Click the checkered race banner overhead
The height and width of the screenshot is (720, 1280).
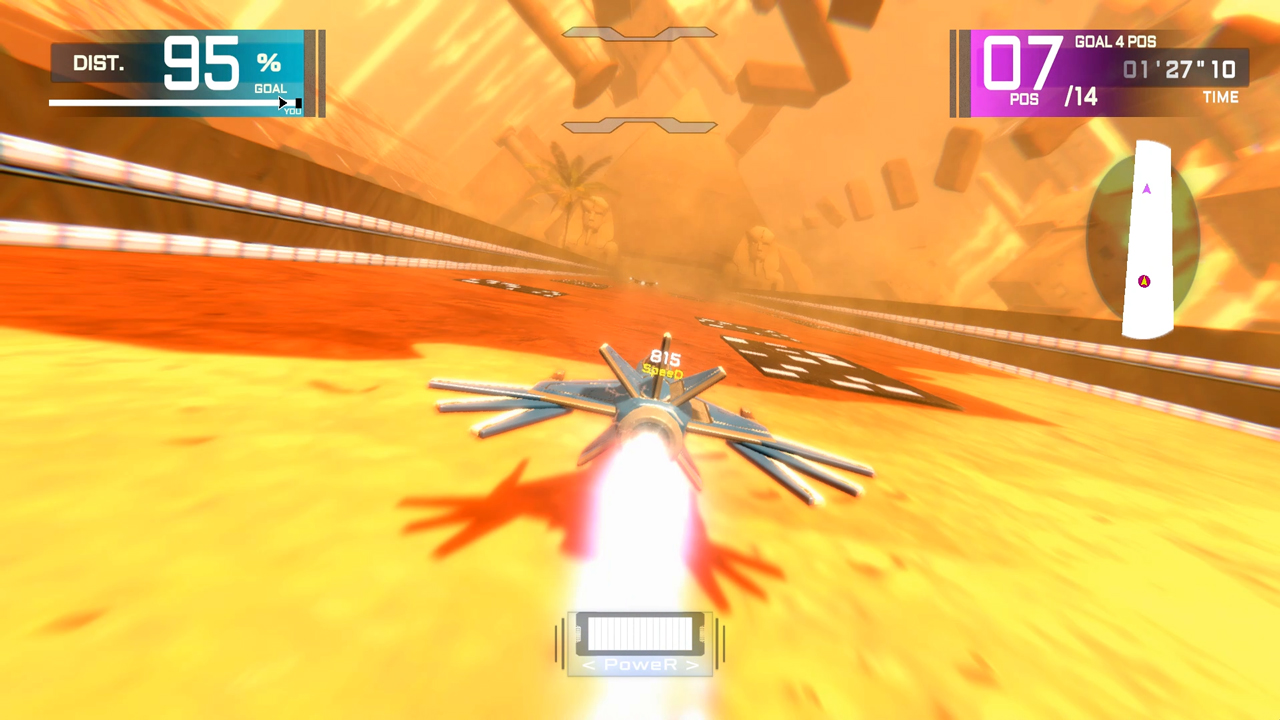pos(640,31)
